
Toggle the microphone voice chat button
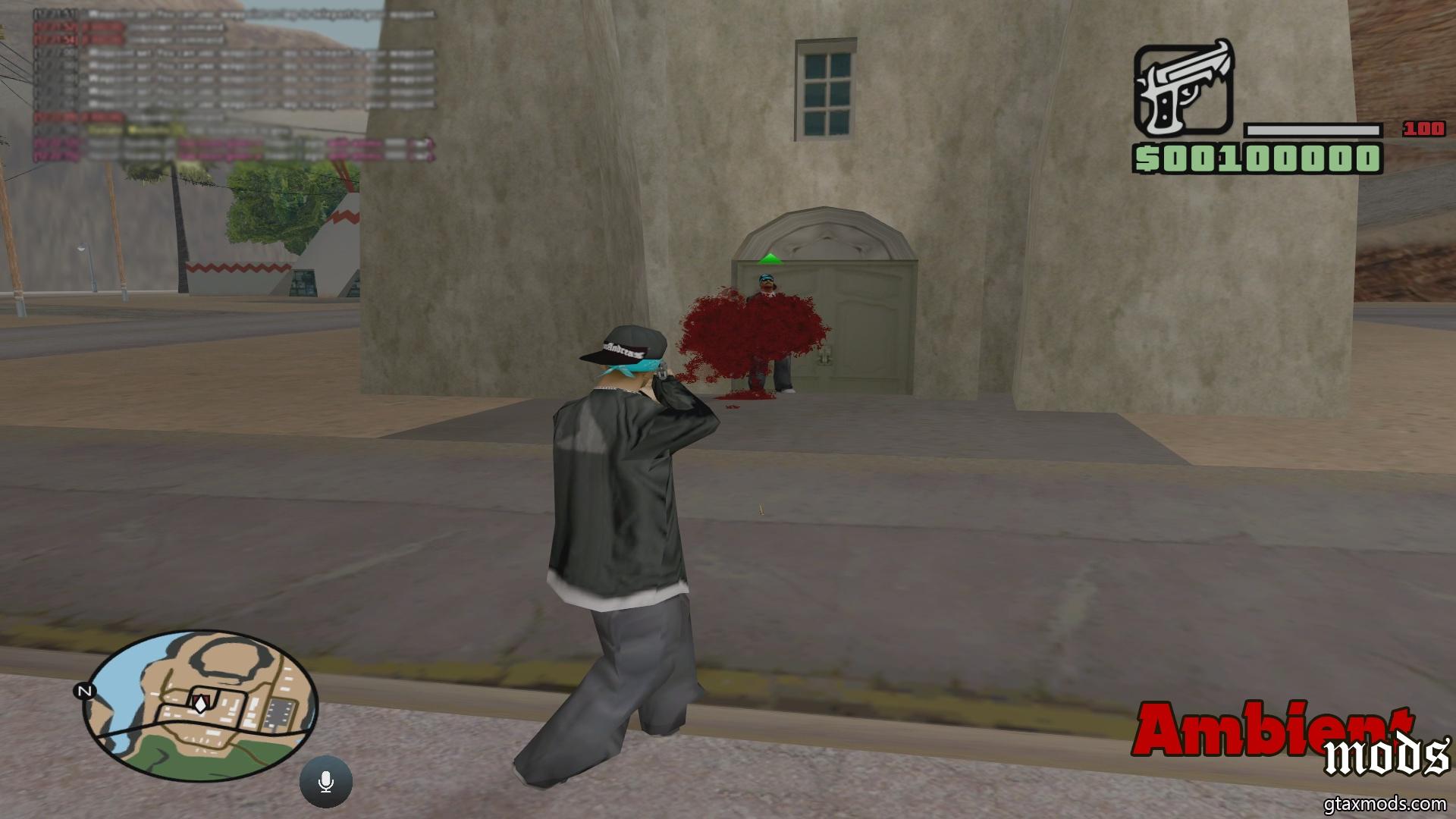326,782
